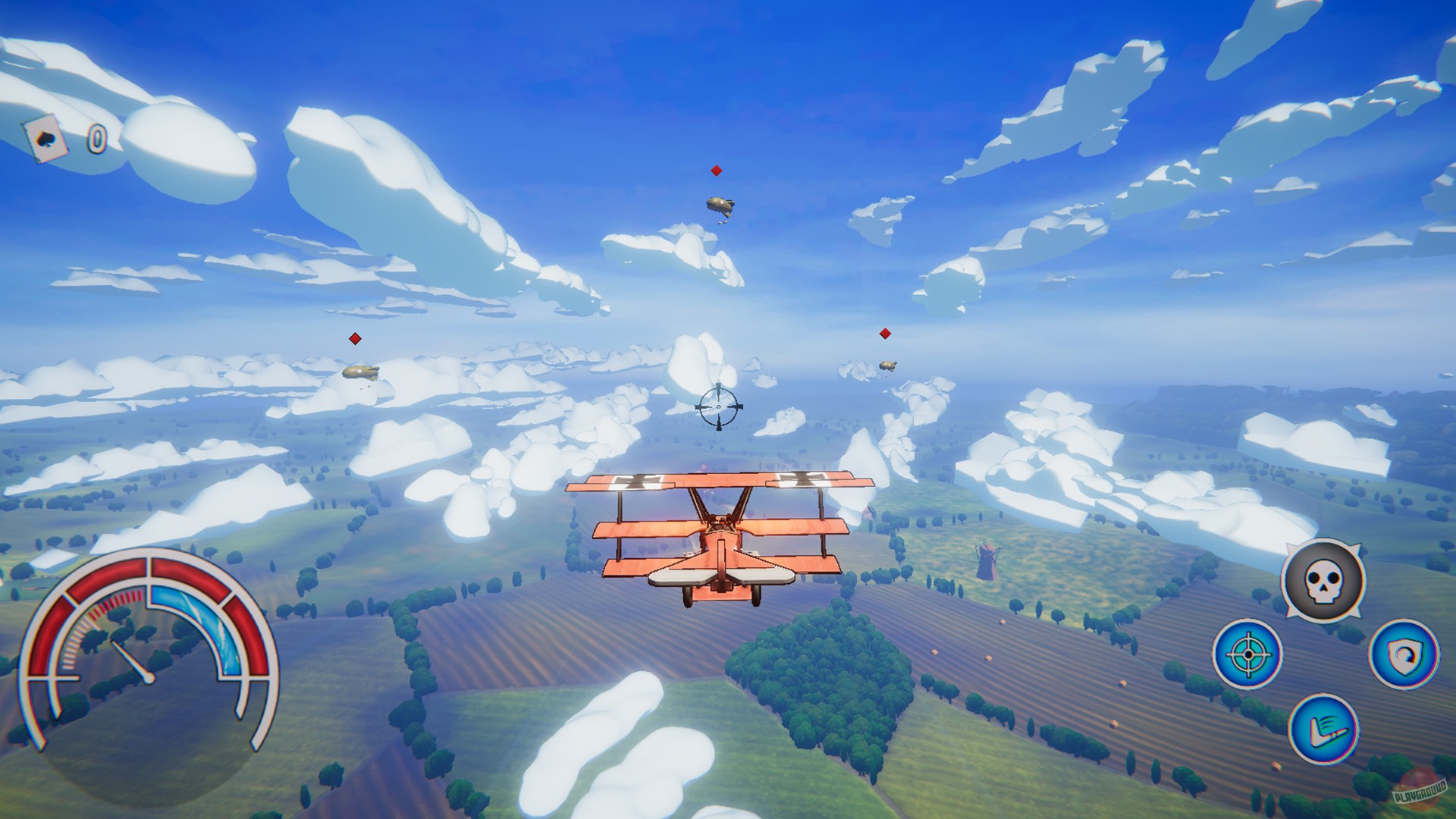Select the red diamond enemy marker top center
The height and width of the screenshot is (819, 1456).
pos(715,170)
